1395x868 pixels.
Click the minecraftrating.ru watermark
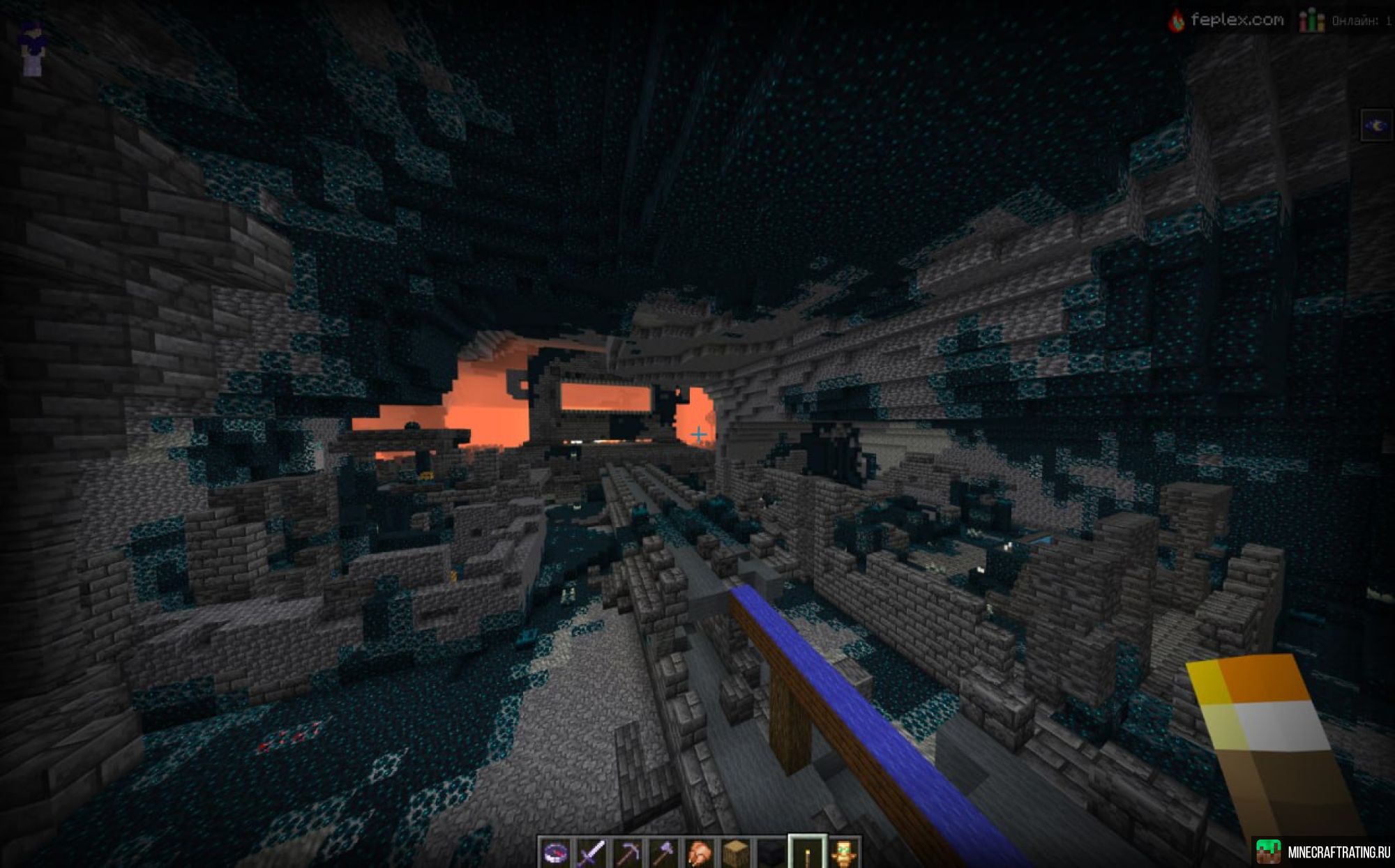pos(1324,852)
